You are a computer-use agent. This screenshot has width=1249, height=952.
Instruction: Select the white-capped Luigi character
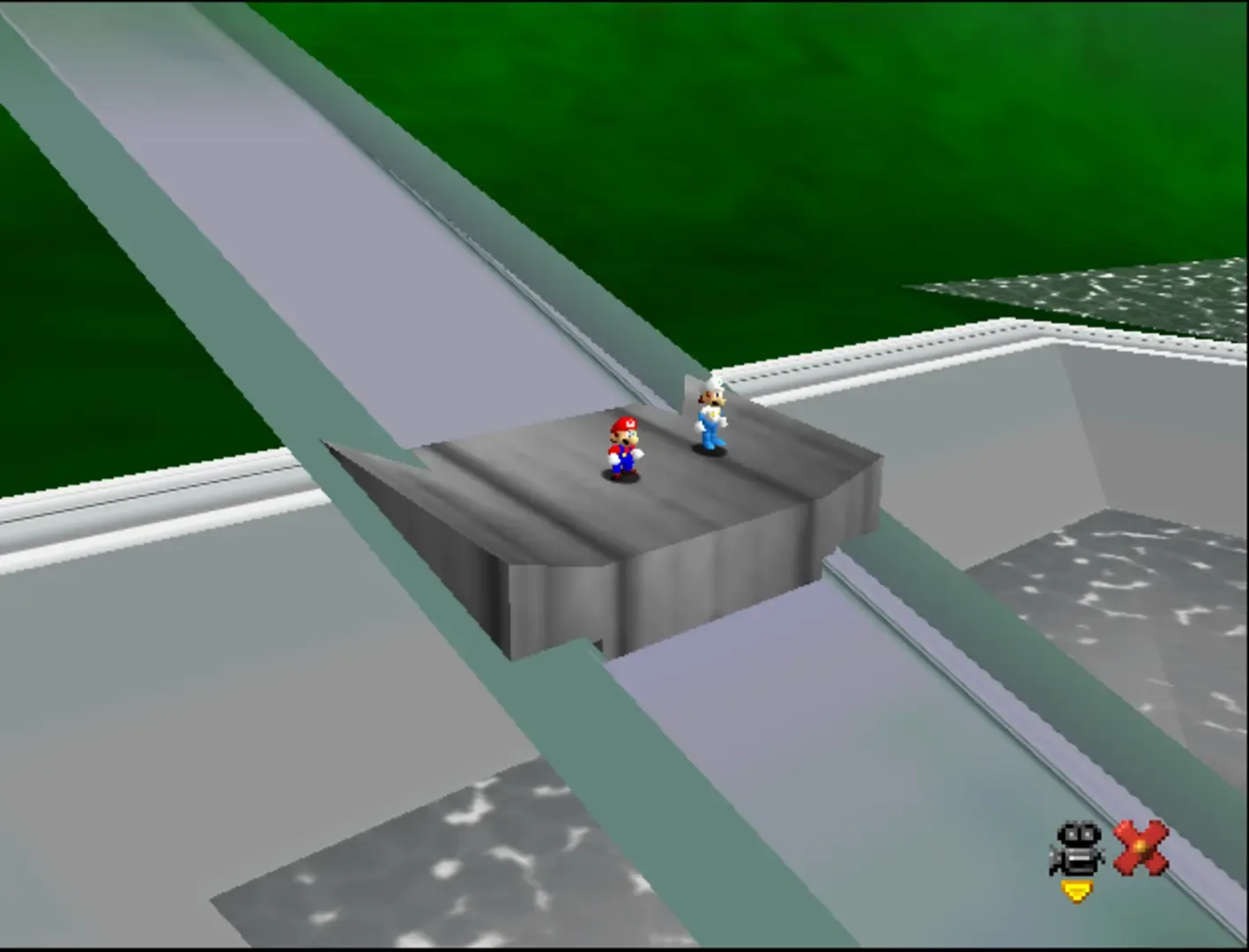click(710, 423)
